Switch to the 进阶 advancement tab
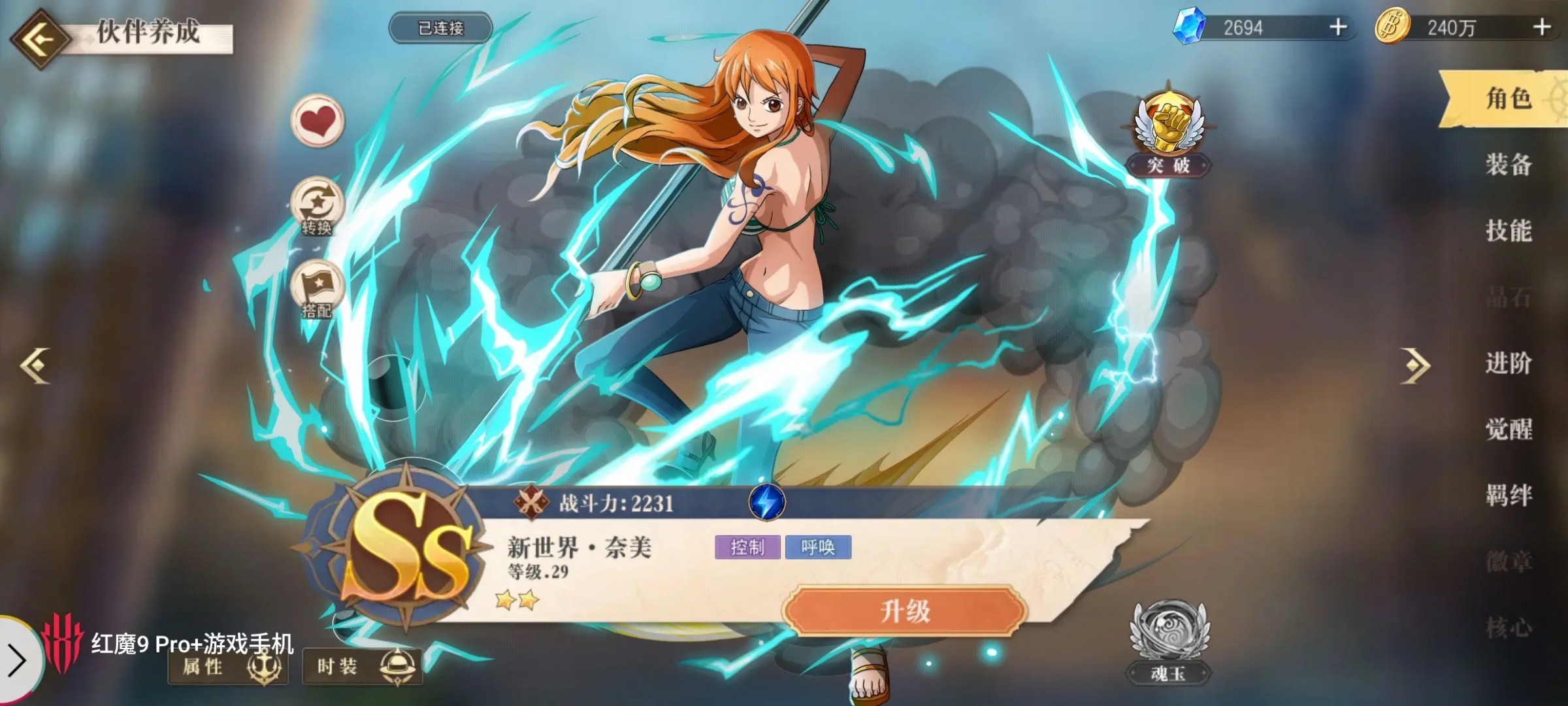This screenshot has width=1568, height=706. pos(1509,363)
